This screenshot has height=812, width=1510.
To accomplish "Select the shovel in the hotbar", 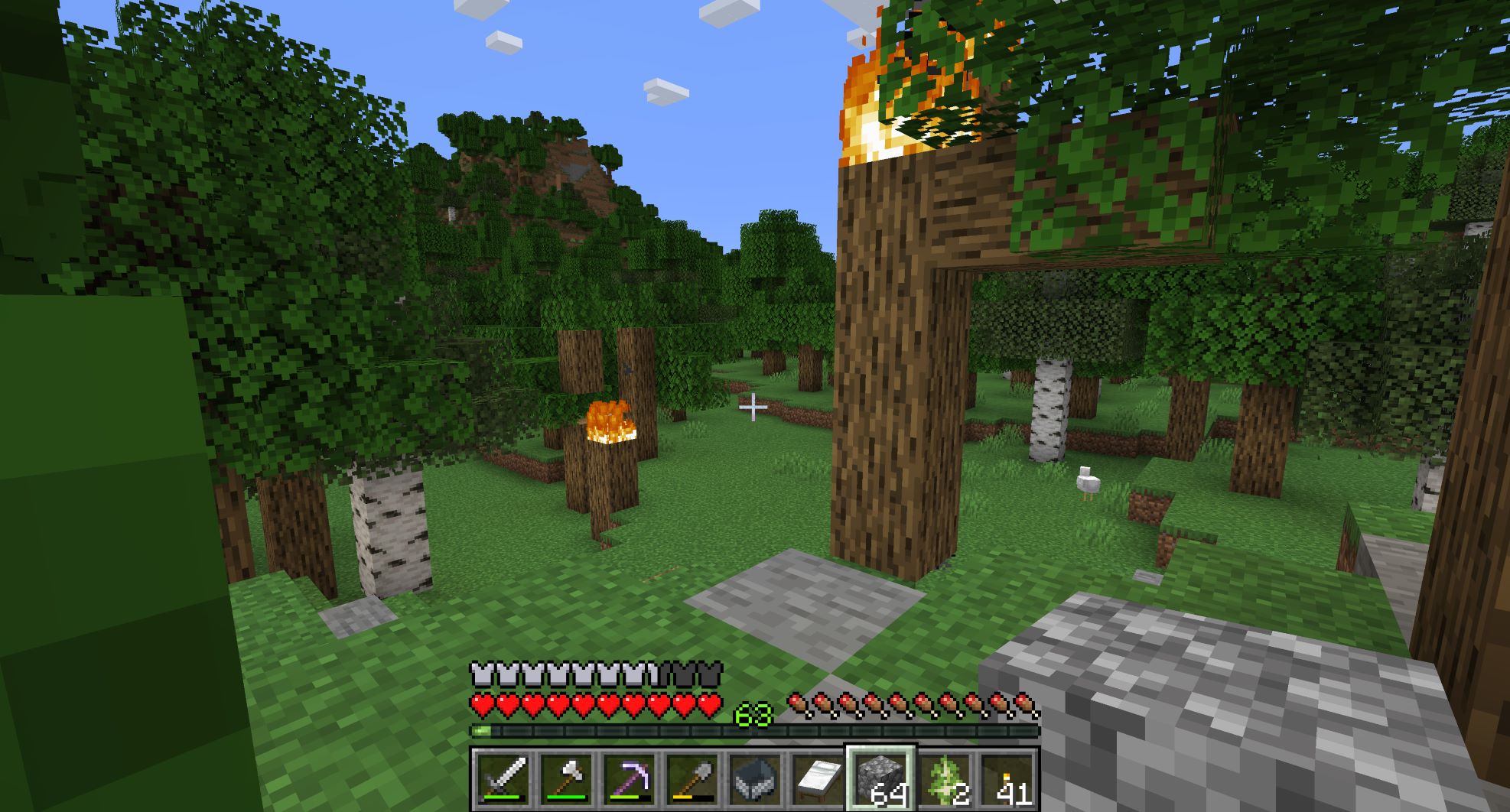I will tap(692, 779).
